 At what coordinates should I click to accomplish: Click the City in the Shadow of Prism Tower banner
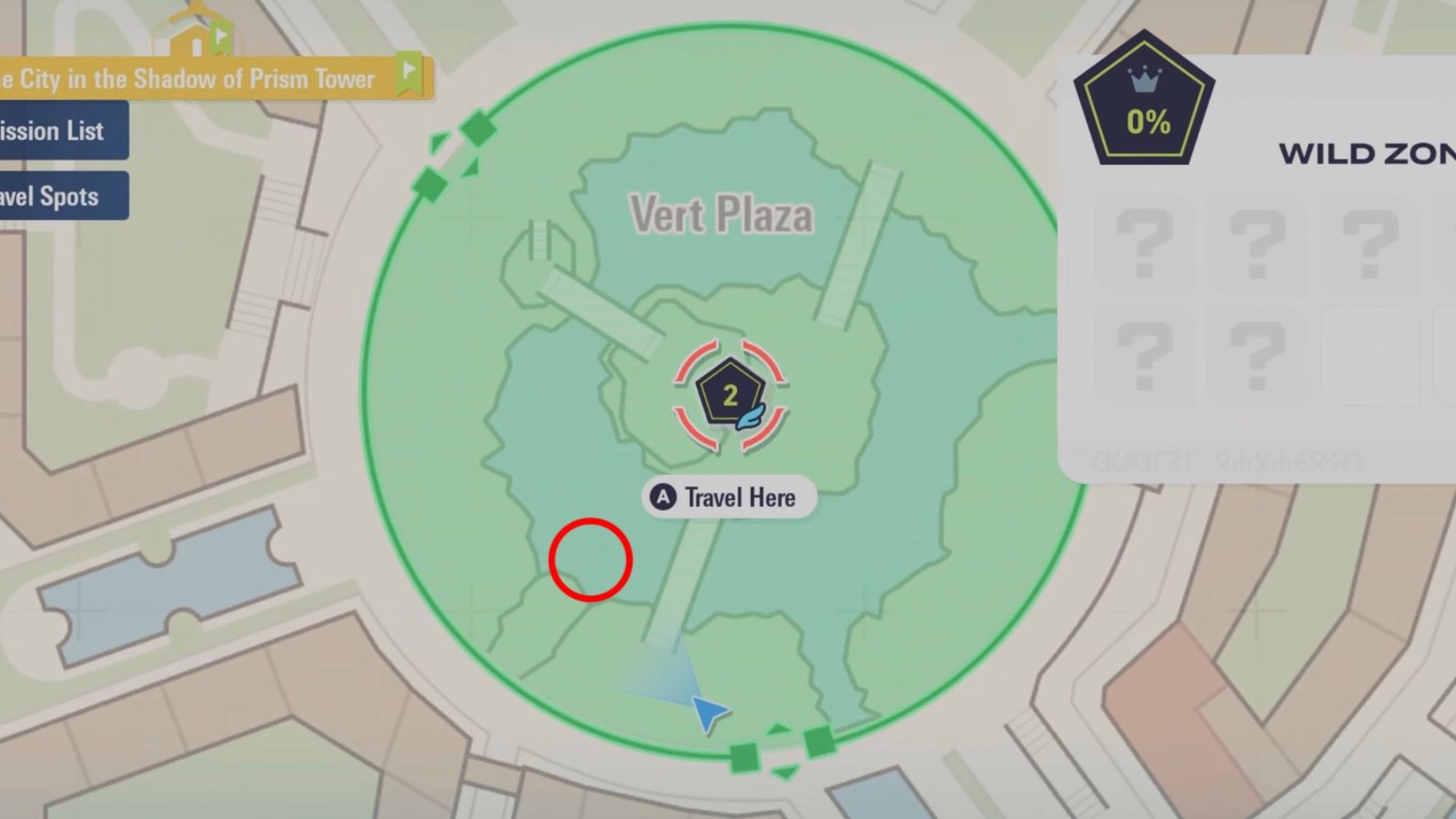pos(191,78)
